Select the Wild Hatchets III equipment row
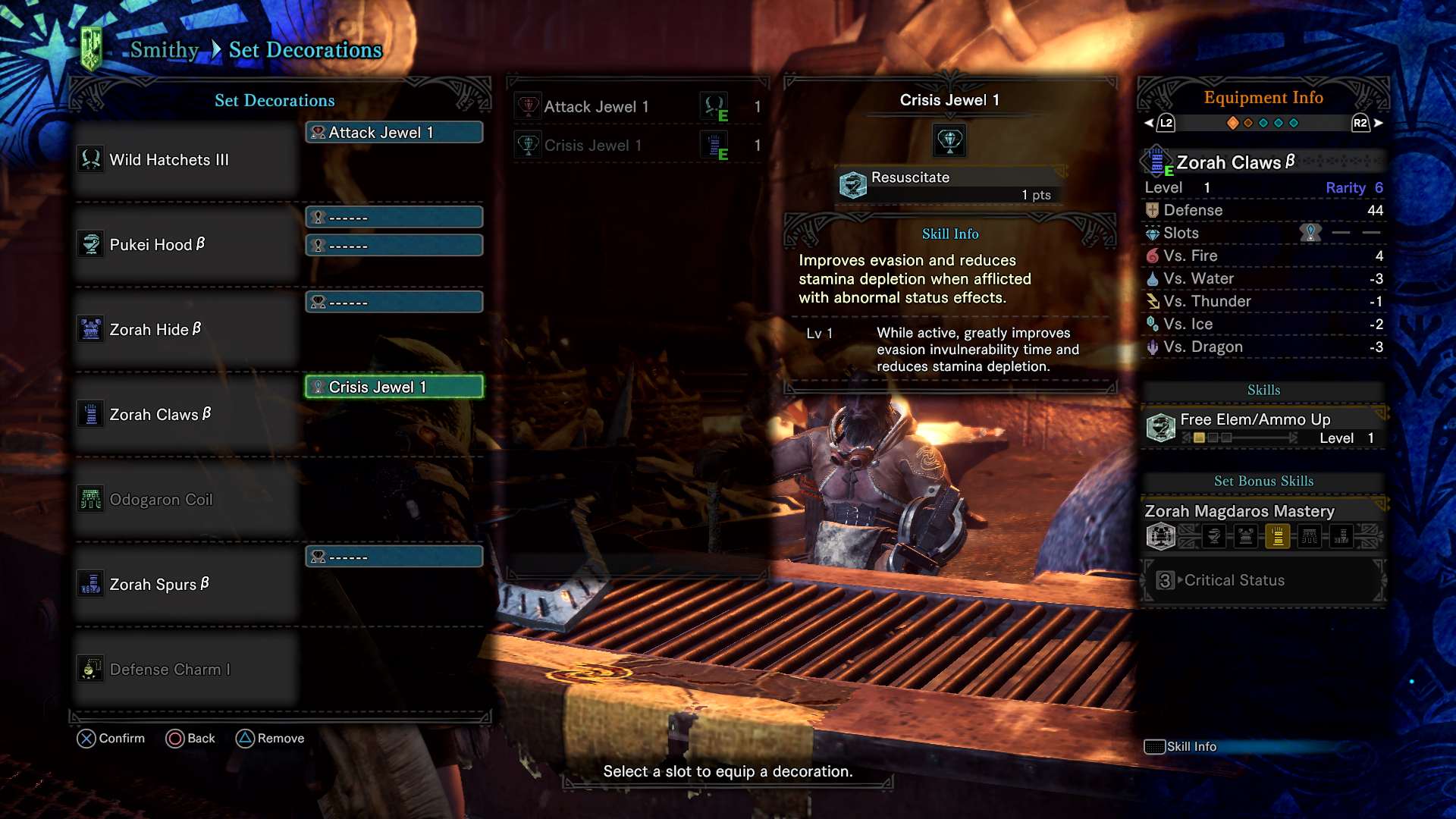The width and height of the screenshot is (1456, 819). 186,160
